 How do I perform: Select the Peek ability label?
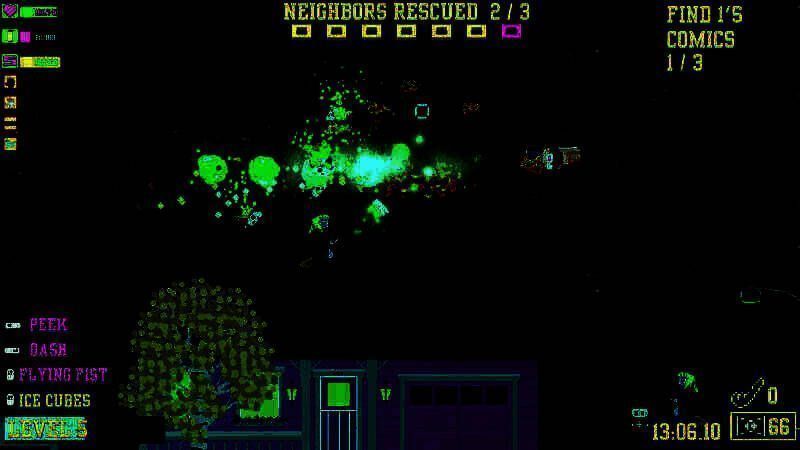click(x=48, y=325)
